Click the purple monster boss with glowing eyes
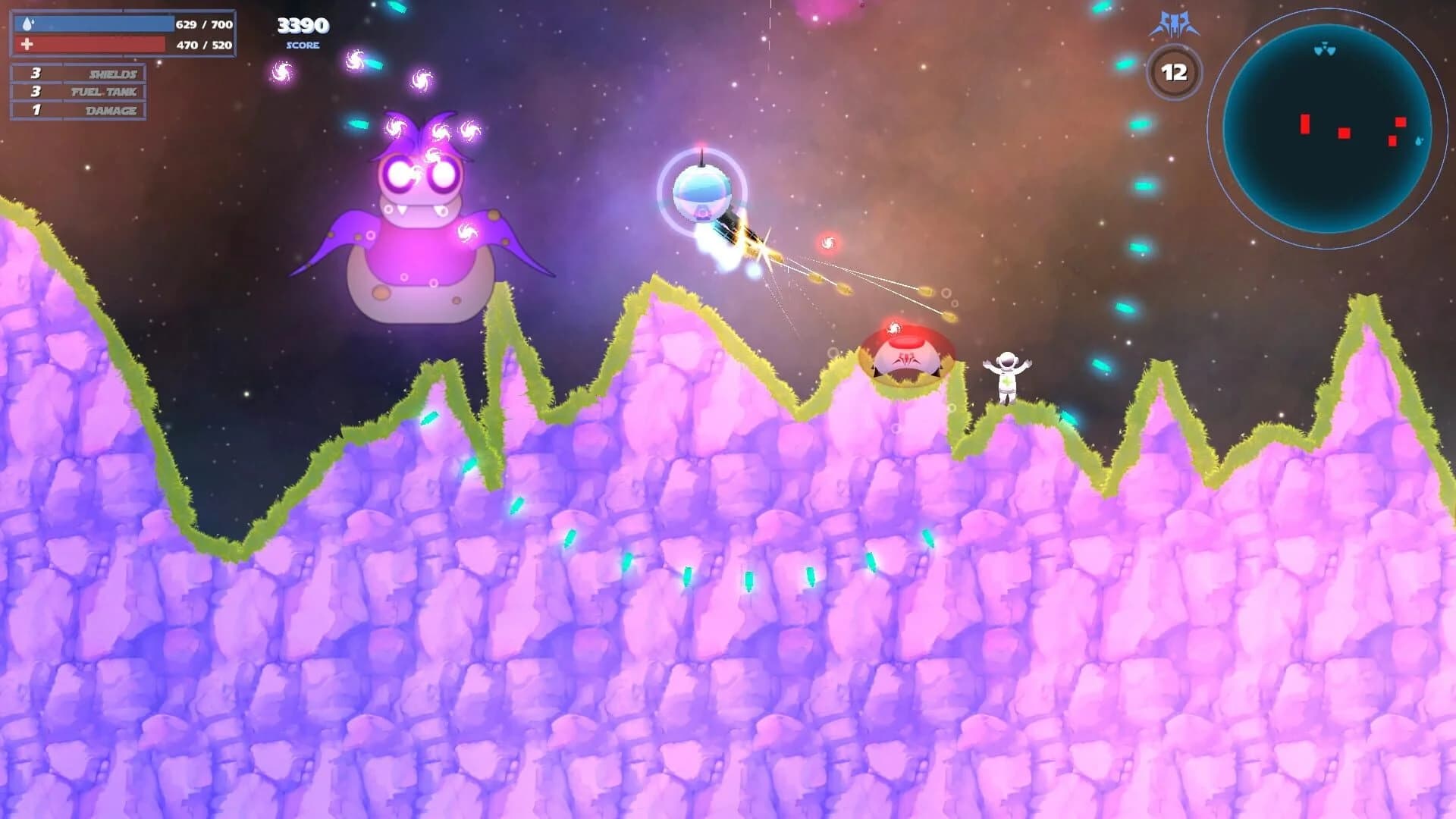This screenshot has height=819, width=1456. tap(421, 212)
